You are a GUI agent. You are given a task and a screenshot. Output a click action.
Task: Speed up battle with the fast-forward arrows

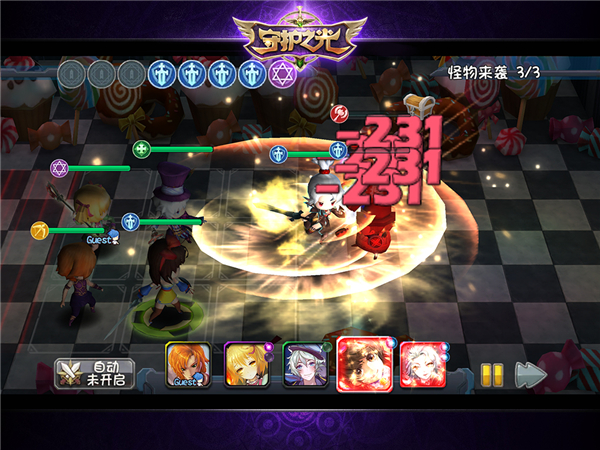(x=531, y=374)
